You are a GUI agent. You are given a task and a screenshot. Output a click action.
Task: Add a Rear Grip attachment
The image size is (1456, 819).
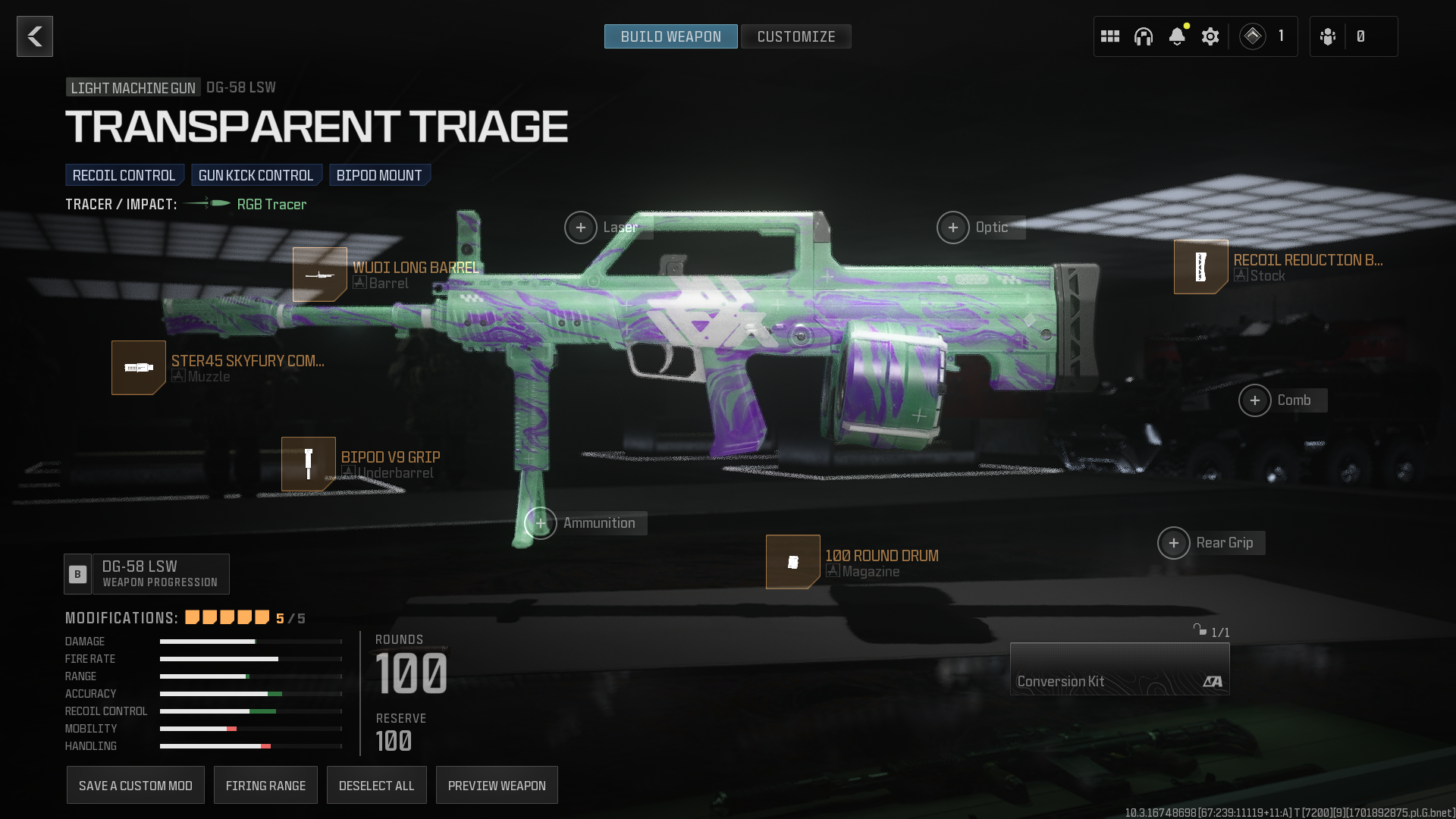coord(1174,543)
